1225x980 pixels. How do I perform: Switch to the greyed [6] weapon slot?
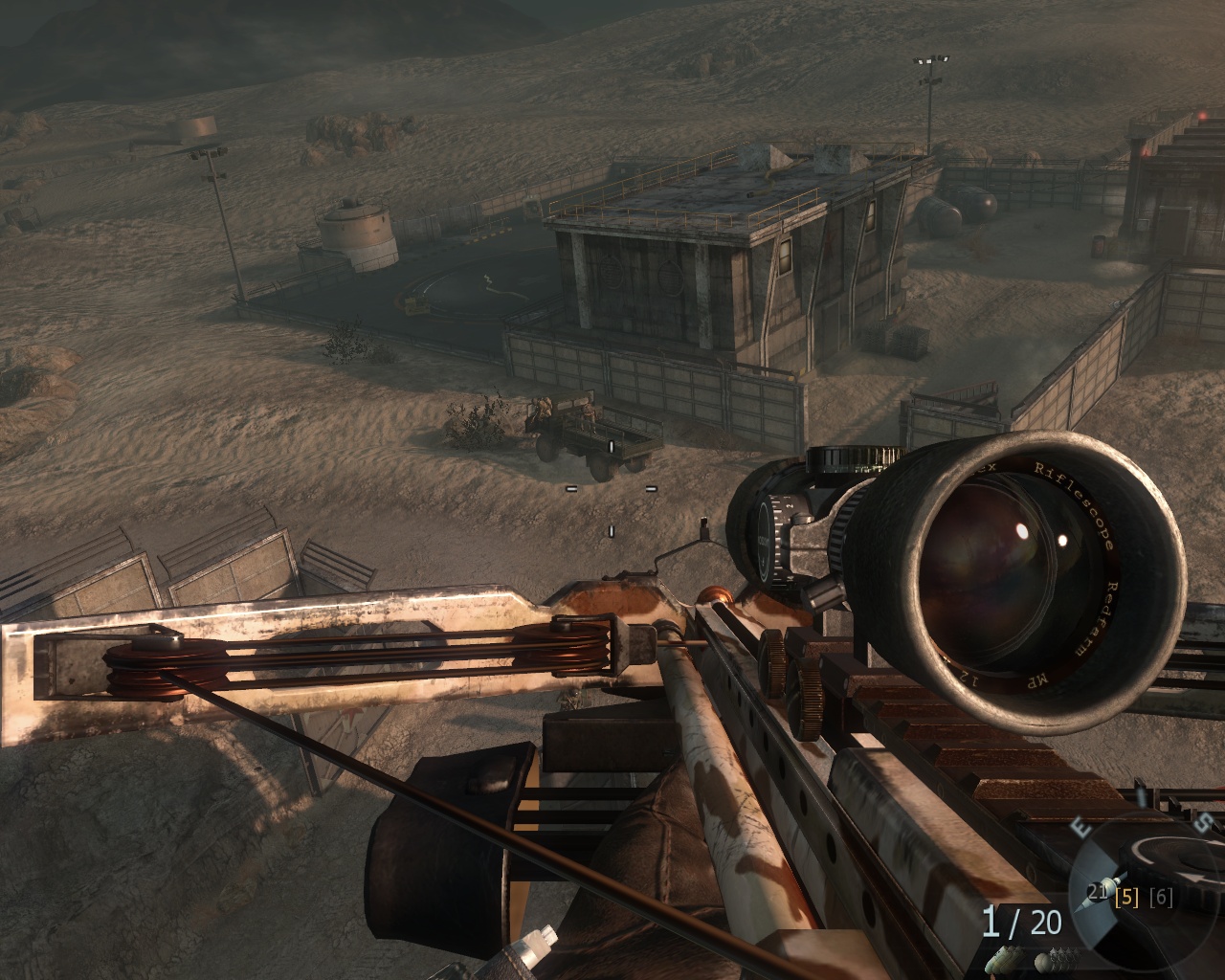pos(1160,898)
